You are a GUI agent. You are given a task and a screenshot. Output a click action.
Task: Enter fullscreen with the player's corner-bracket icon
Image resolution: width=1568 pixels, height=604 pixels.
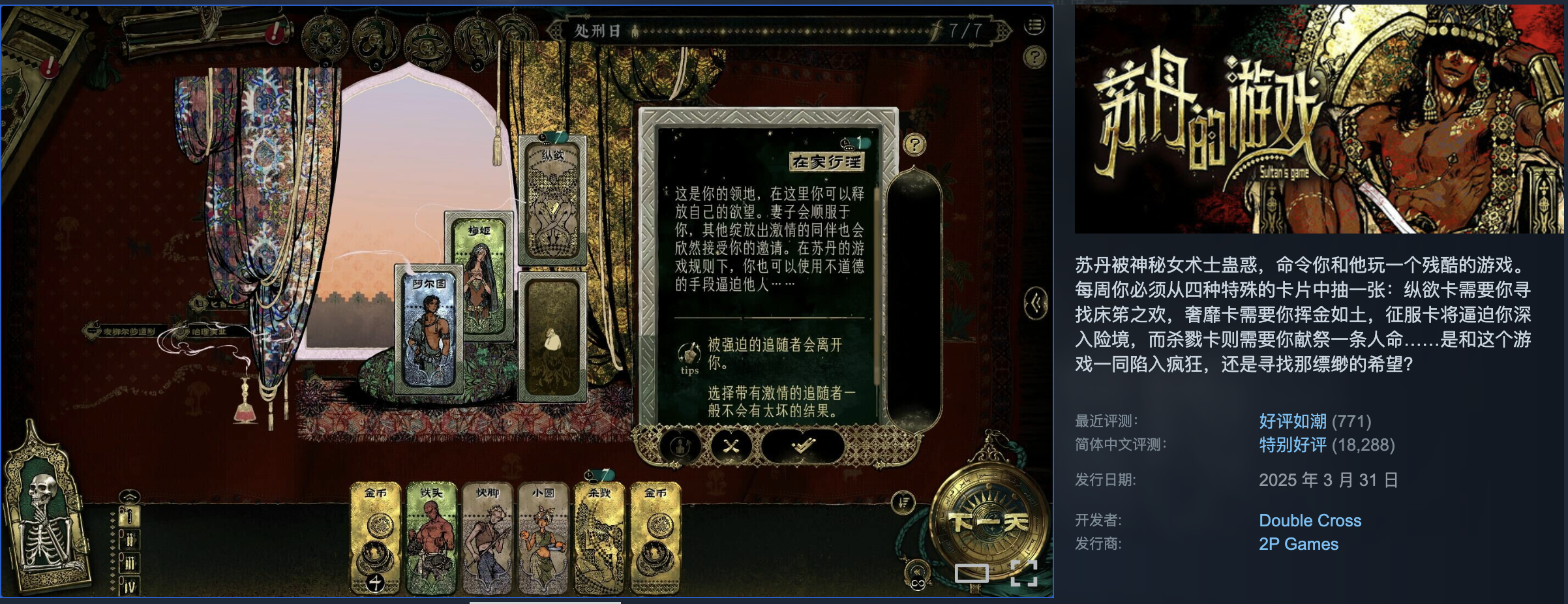(1023, 573)
